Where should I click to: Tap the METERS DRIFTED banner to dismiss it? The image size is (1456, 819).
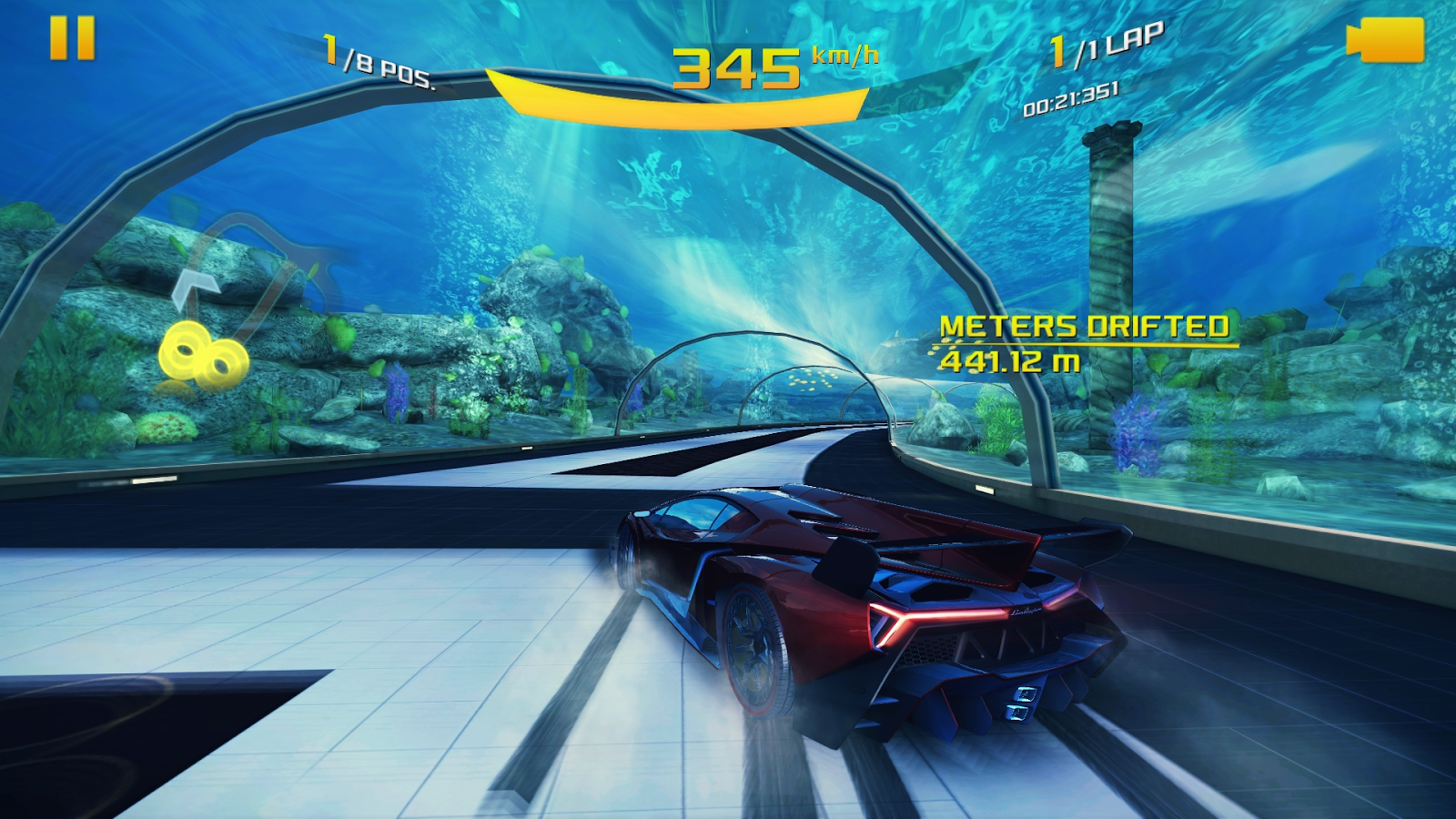[1087, 326]
